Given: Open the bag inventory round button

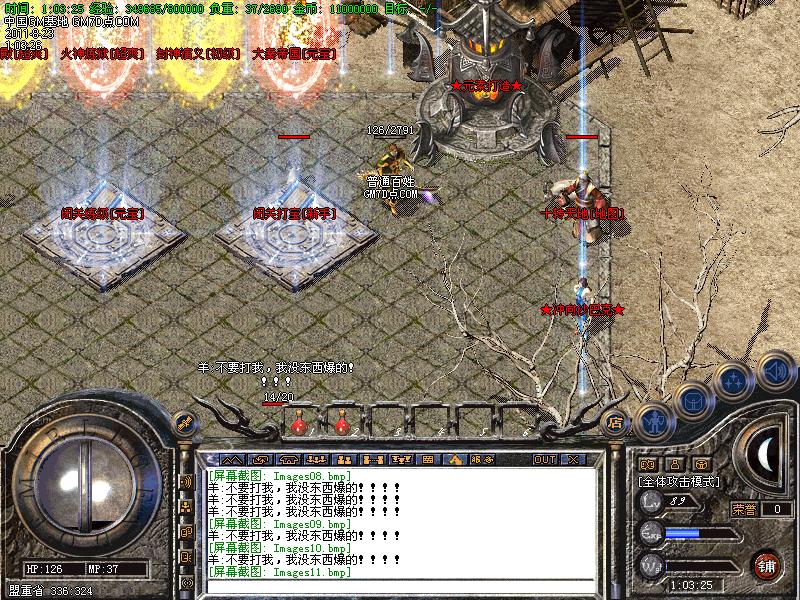Looking at the screenshot, I should tap(693, 402).
